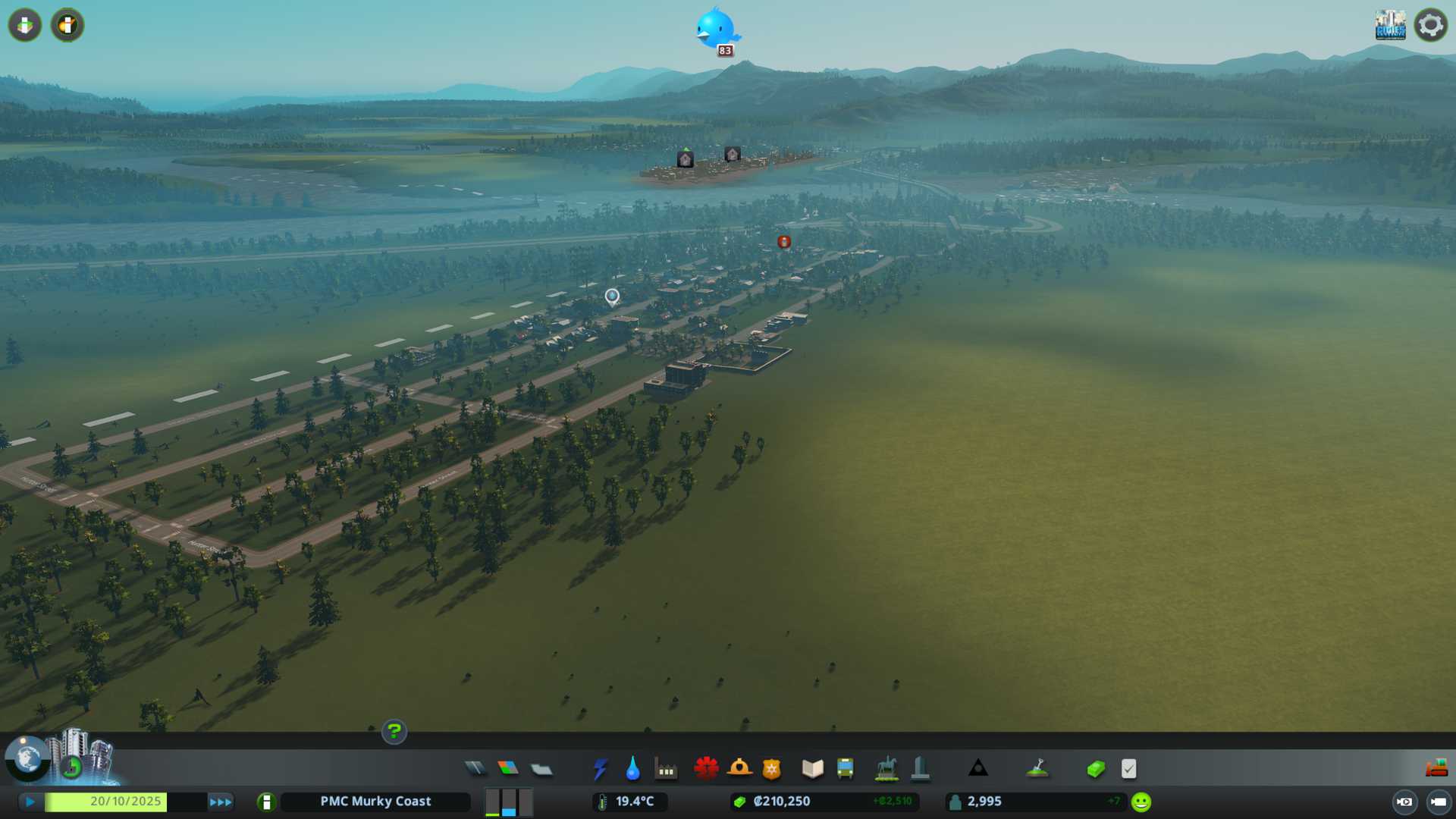Open the Landscaping shovel menu
1456x819 pixels.
1037,769
